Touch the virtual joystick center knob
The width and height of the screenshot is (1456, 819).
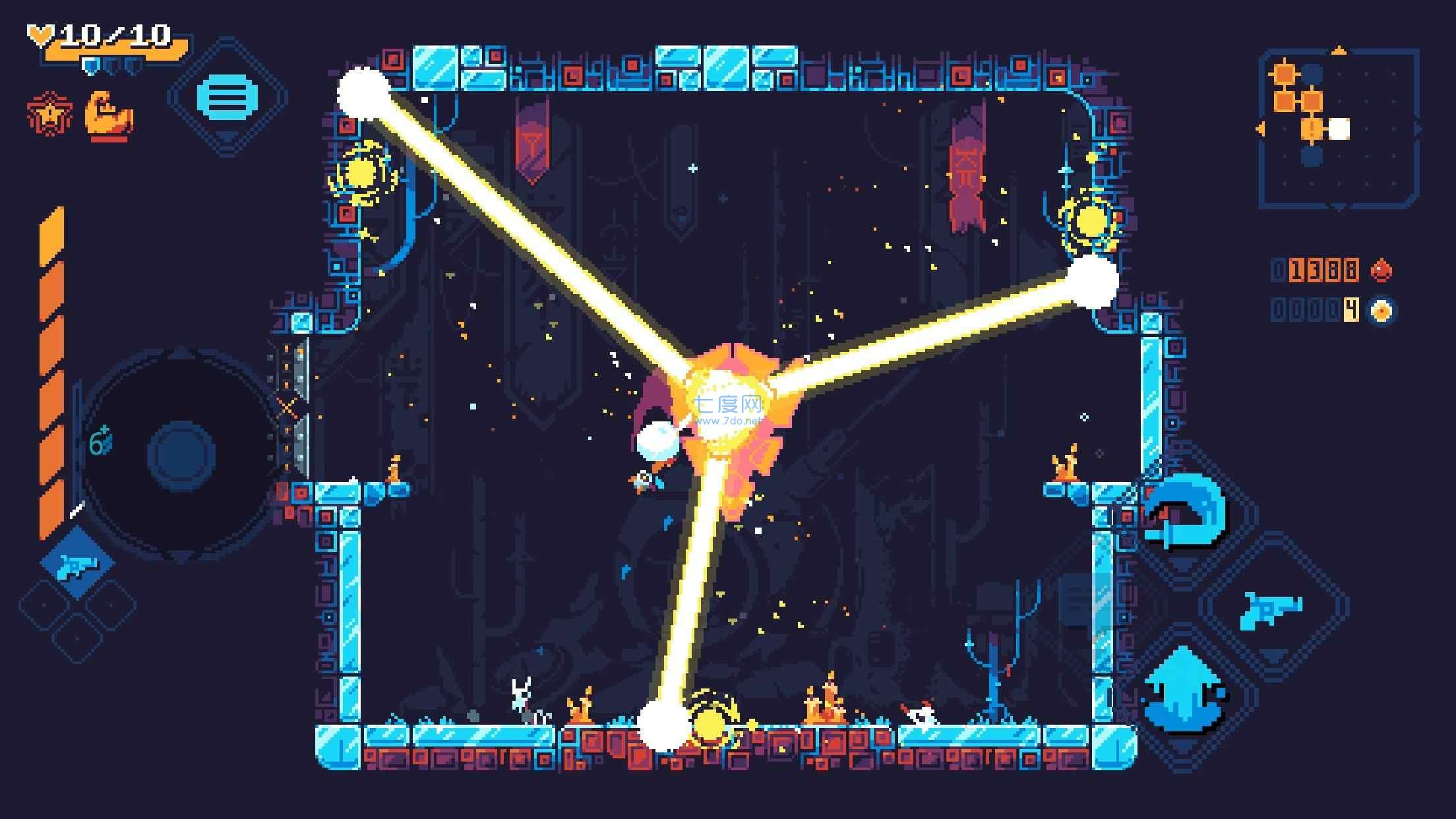click(181, 455)
